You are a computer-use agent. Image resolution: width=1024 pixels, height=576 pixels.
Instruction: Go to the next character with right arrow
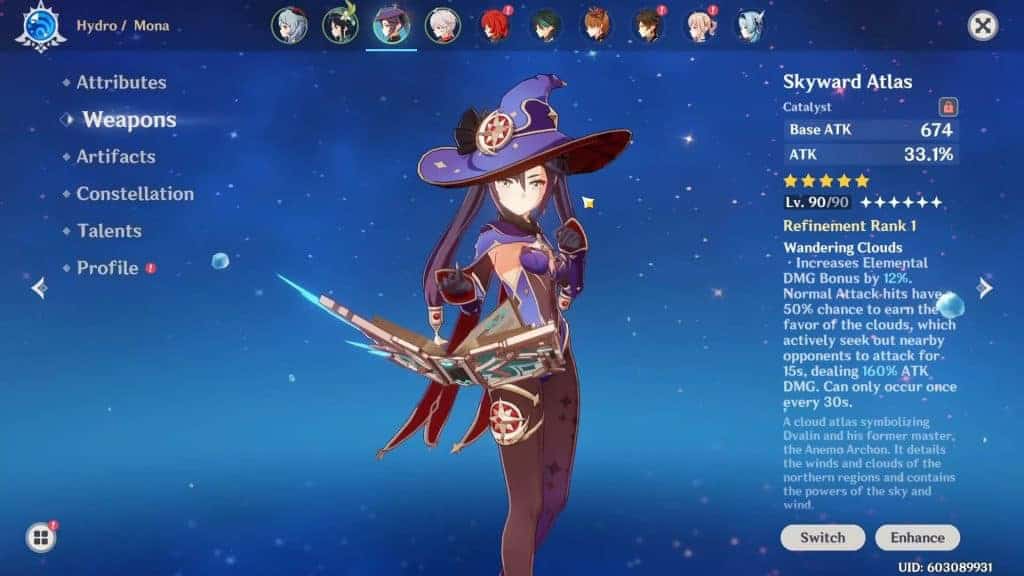(985, 288)
